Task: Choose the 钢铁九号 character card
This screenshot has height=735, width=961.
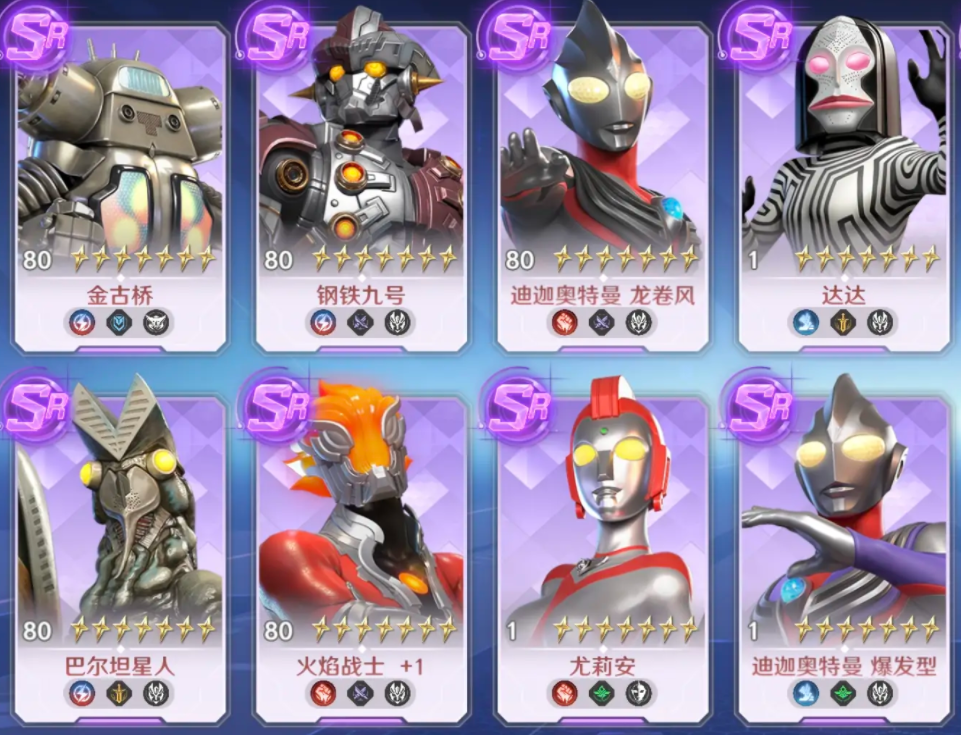Action: pyautogui.click(x=360, y=180)
